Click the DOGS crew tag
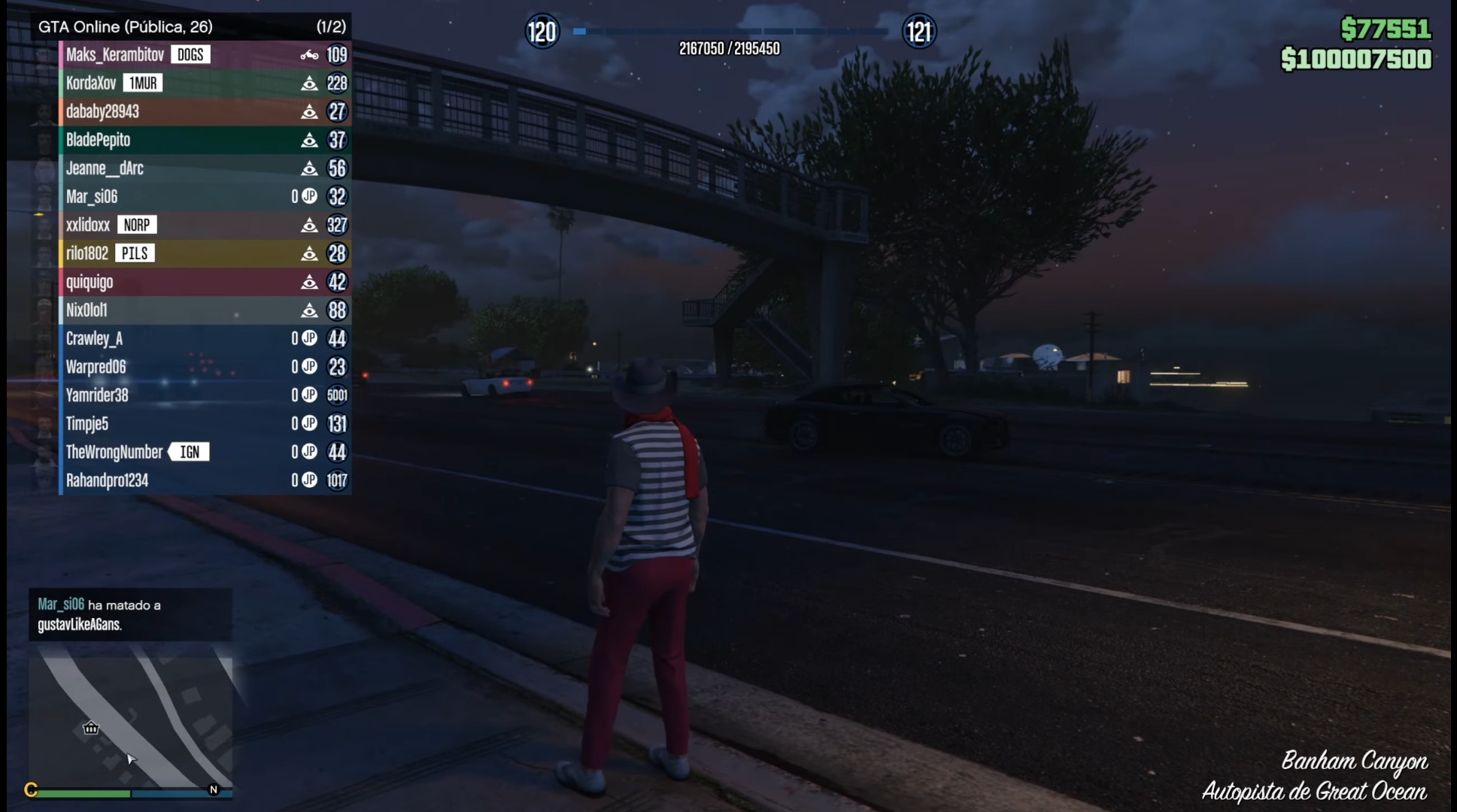Image resolution: width=1457 pixels, height=812 pixels. [x=190, y=54]
